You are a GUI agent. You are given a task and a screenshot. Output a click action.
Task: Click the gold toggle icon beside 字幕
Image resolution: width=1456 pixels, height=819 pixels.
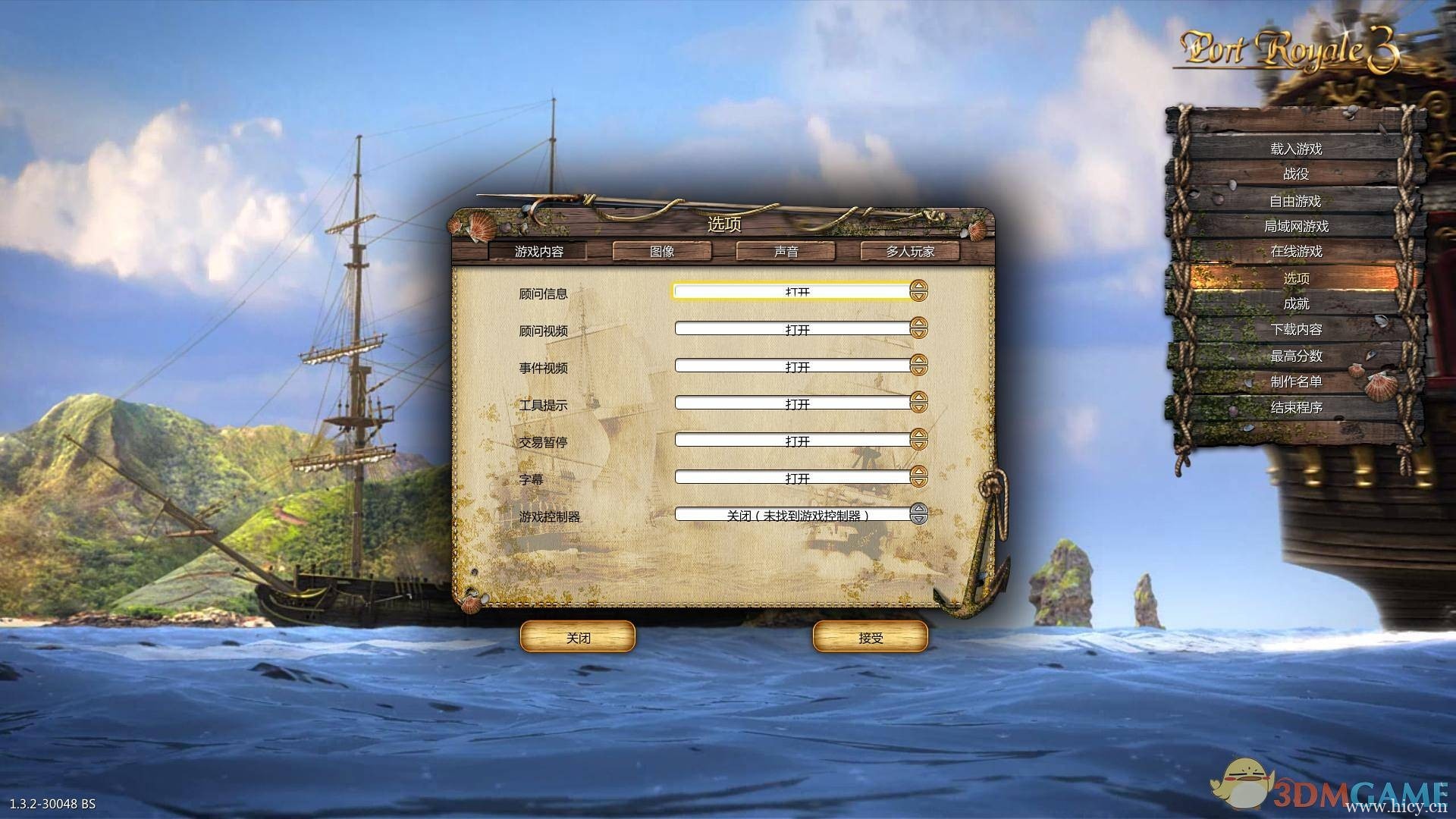[920, 478]
